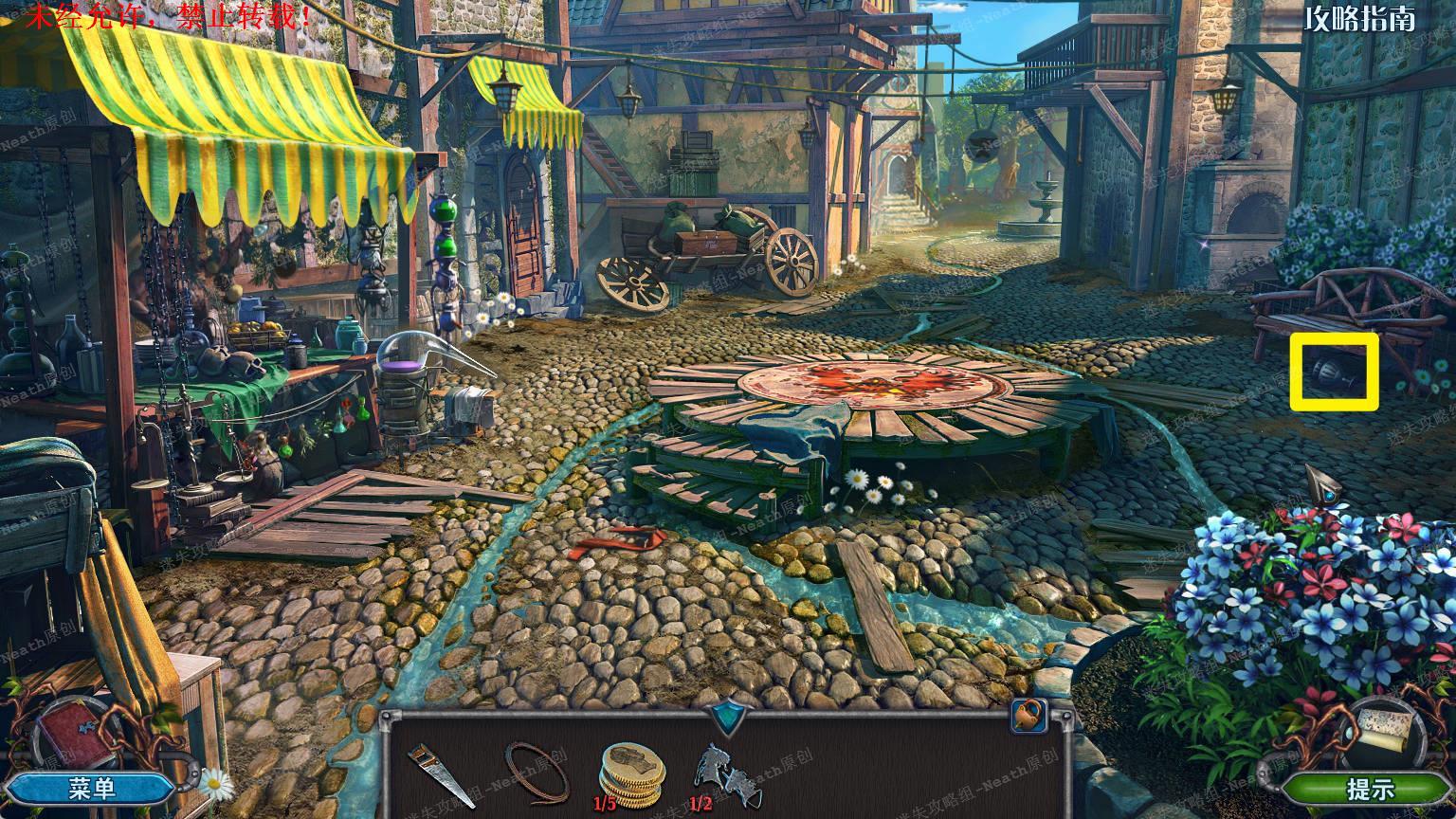Image resolution: width=1456 pixels, height=819 pixels.
Task: Select the gold coins stack
Action: [631, 769]
